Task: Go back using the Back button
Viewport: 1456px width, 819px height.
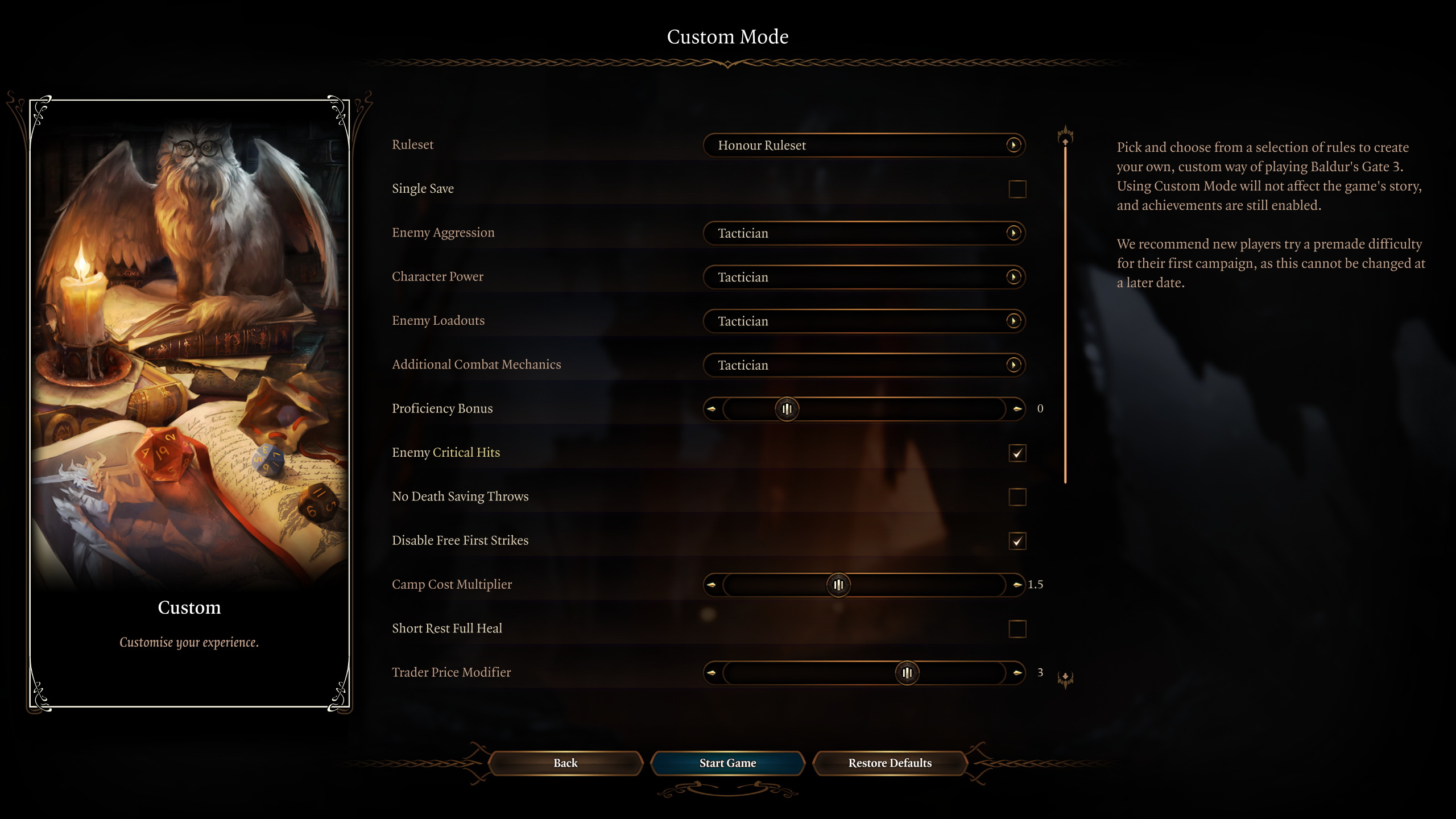Action: [x=565, y=763]
